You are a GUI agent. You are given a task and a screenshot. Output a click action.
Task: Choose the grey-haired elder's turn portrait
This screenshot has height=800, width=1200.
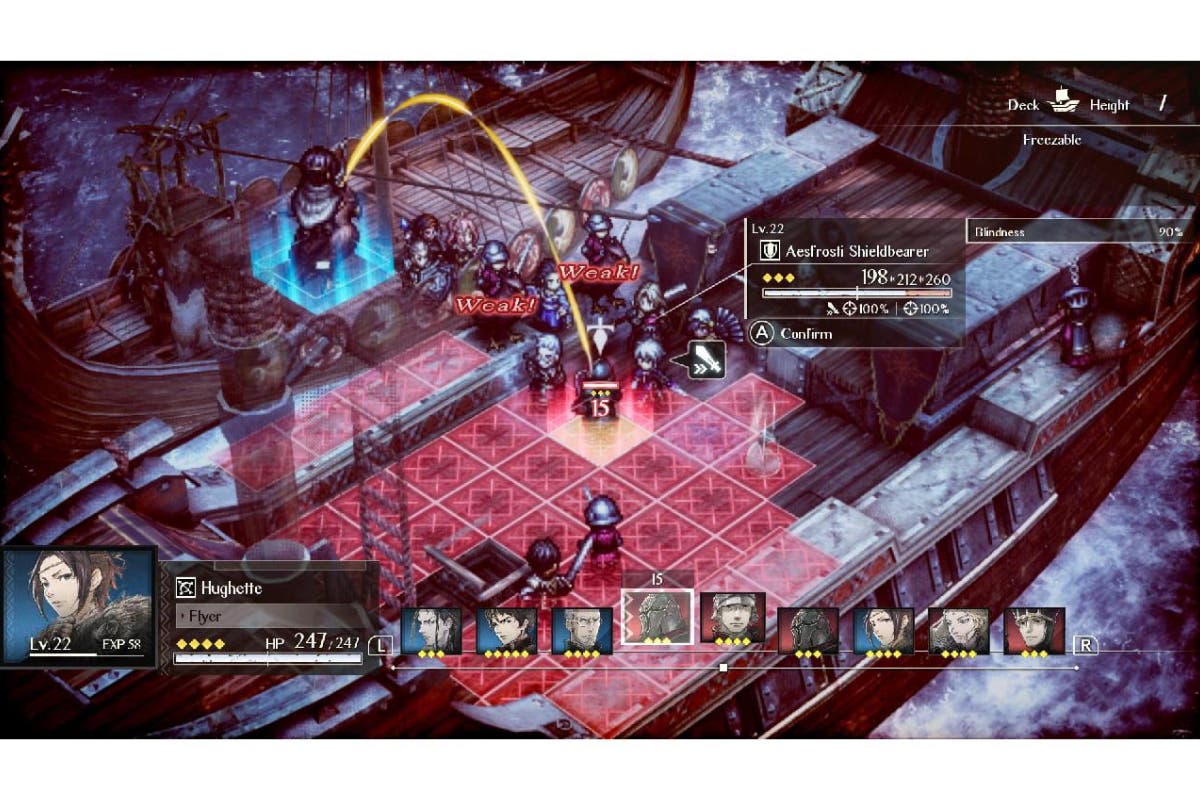[x=582, y=631]
